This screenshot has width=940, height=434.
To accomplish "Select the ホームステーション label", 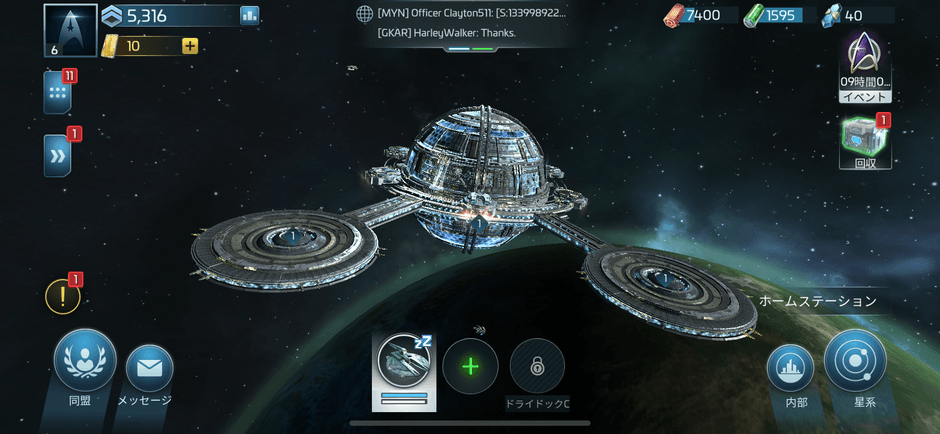I will pos(818,301).
